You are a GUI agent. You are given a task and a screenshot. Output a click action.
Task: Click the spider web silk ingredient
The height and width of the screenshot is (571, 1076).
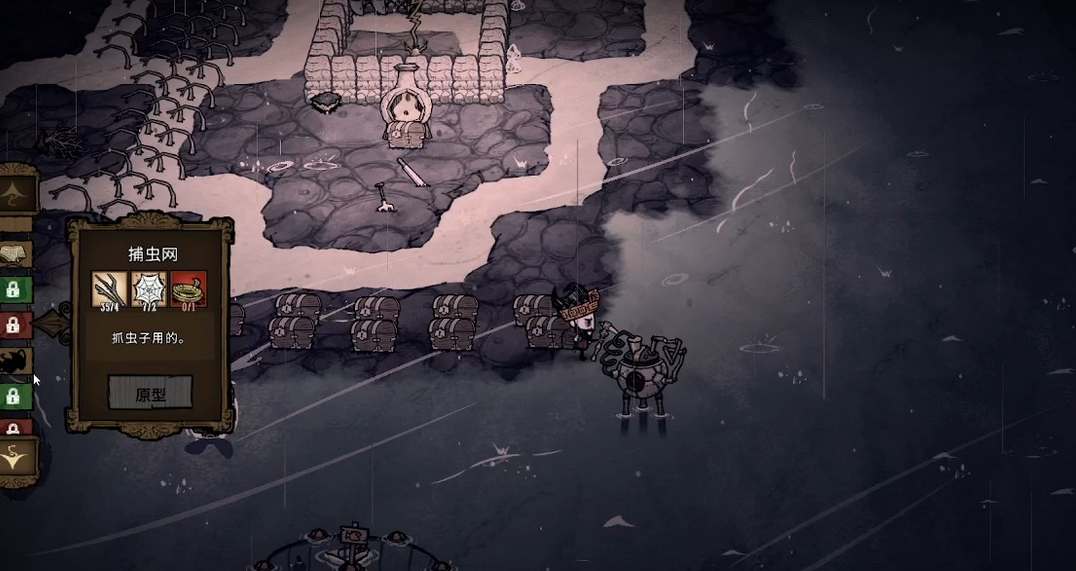point(149,289)
